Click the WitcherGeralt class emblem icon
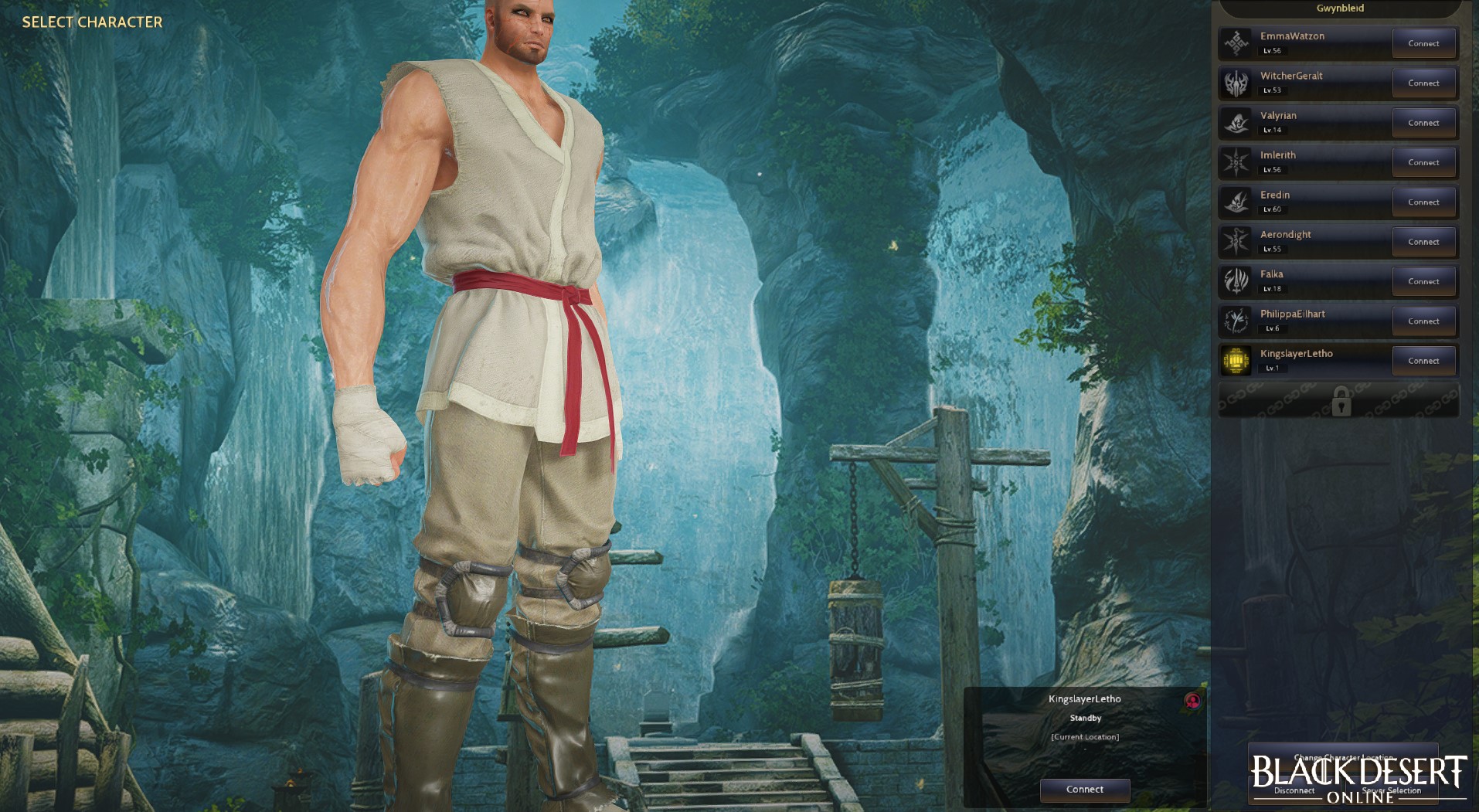The height and width of the screenshot is (812, 1479). click(1237, 82)
